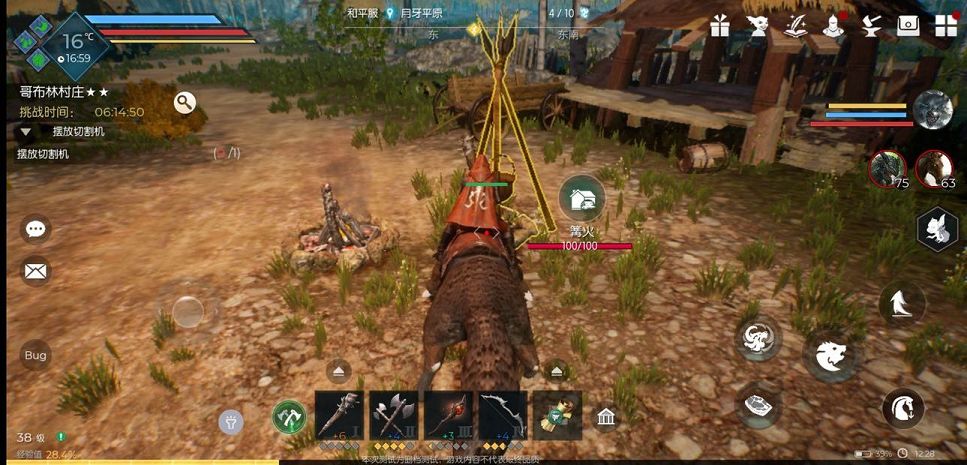
Task: Activate the roaring beast head attack skill
Action: pos(829,356)
